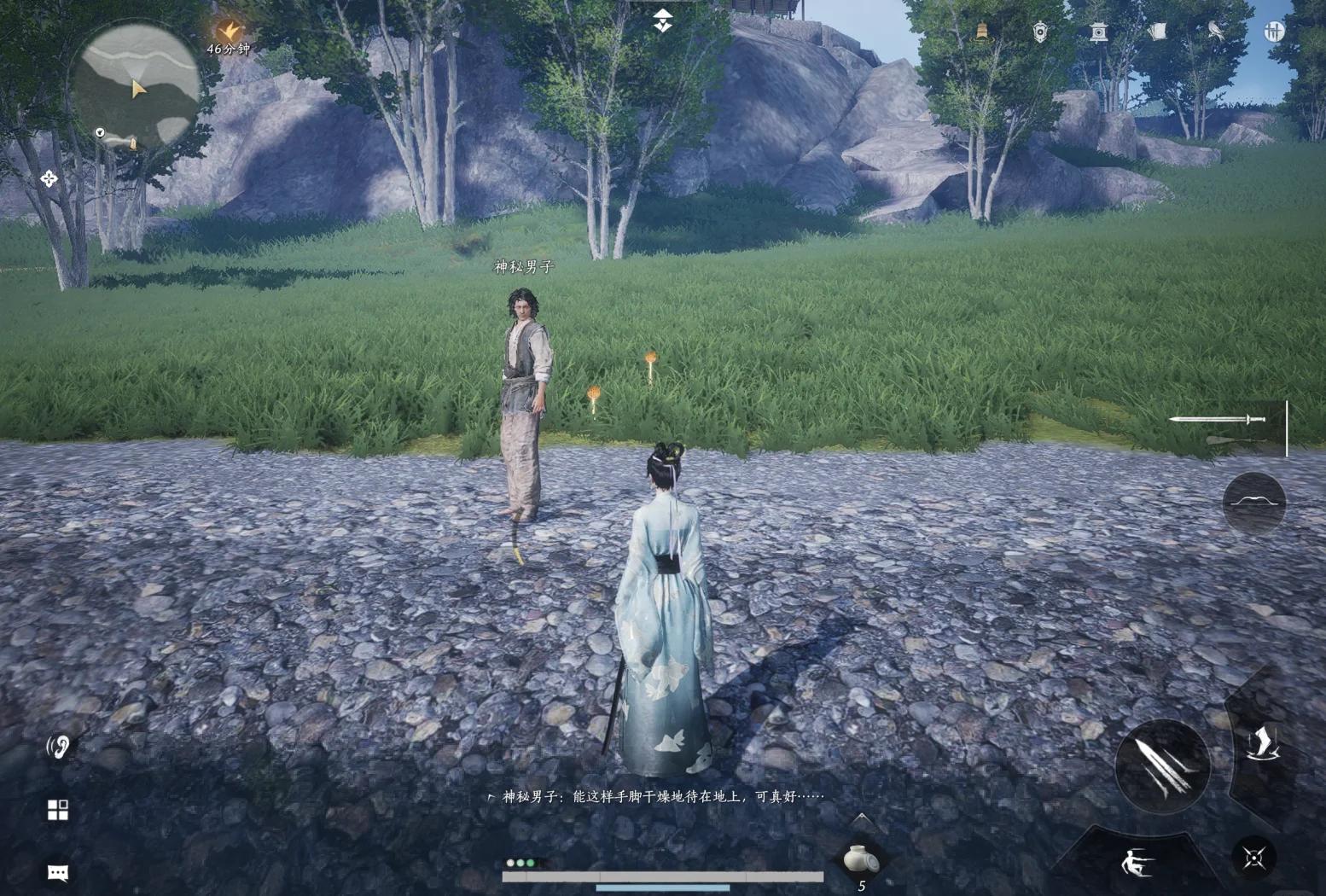Use the medicine jar item slot

859,858
